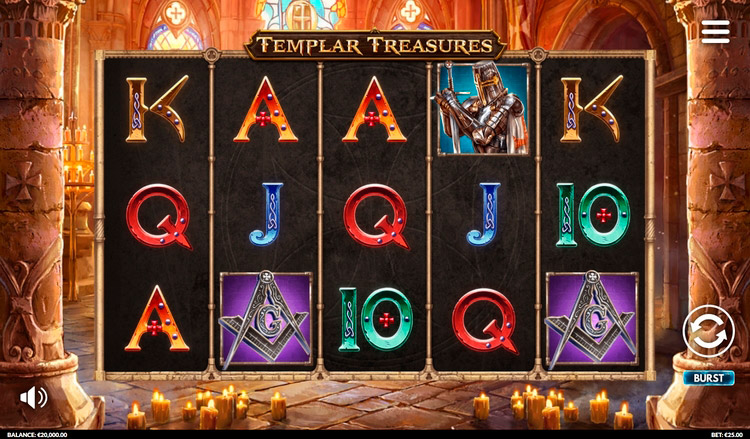Spin the reels with the circular arrows button
Screen dimensions: 750x439
point(708,331)
